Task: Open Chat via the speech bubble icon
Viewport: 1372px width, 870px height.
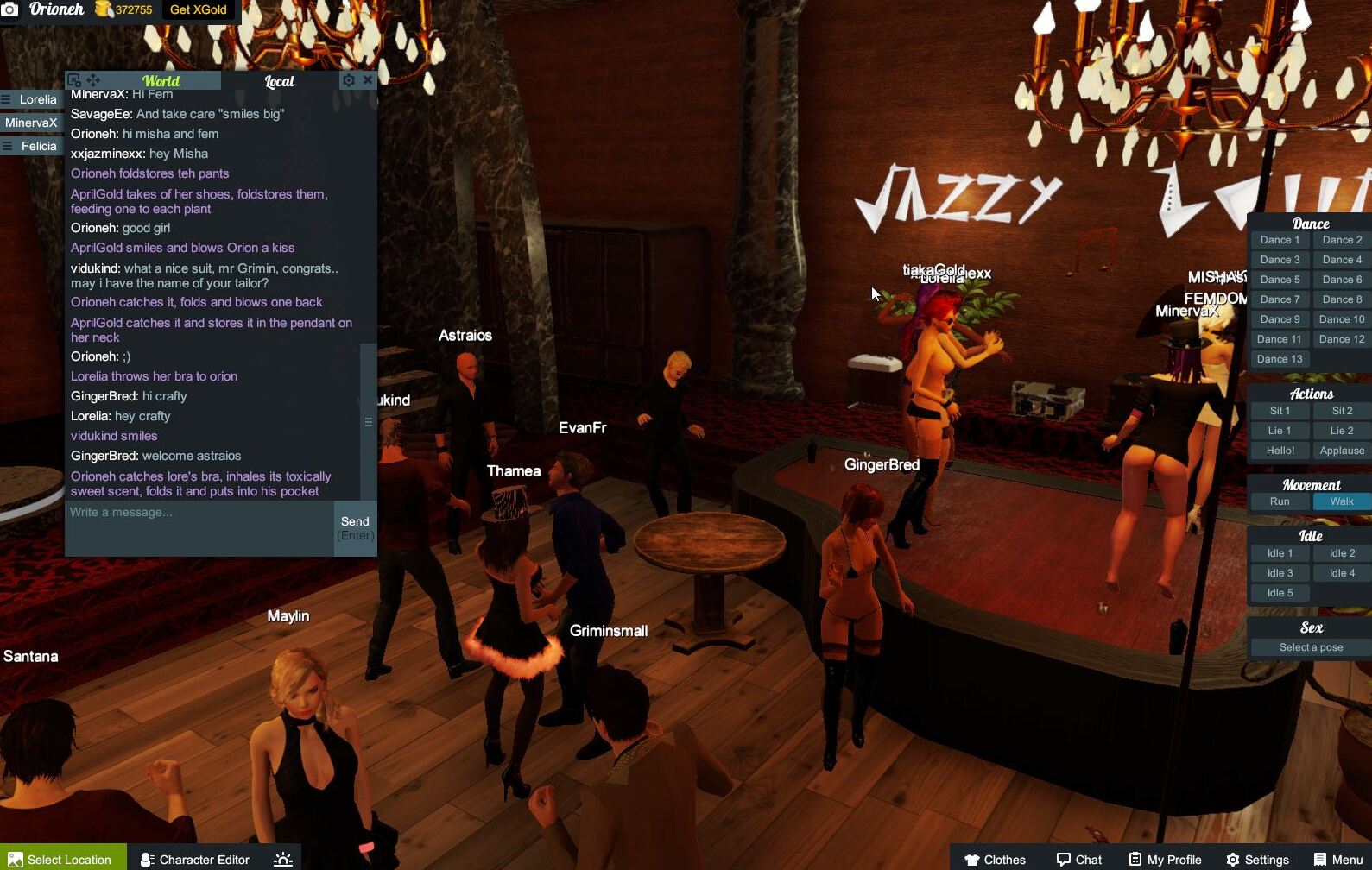Action: coord(1064,859)
